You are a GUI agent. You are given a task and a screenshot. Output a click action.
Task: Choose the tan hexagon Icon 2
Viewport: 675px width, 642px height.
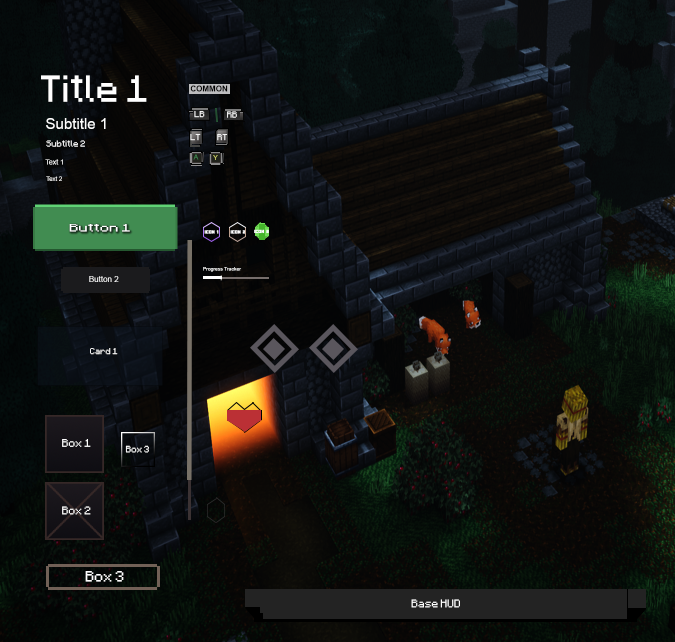237,231
